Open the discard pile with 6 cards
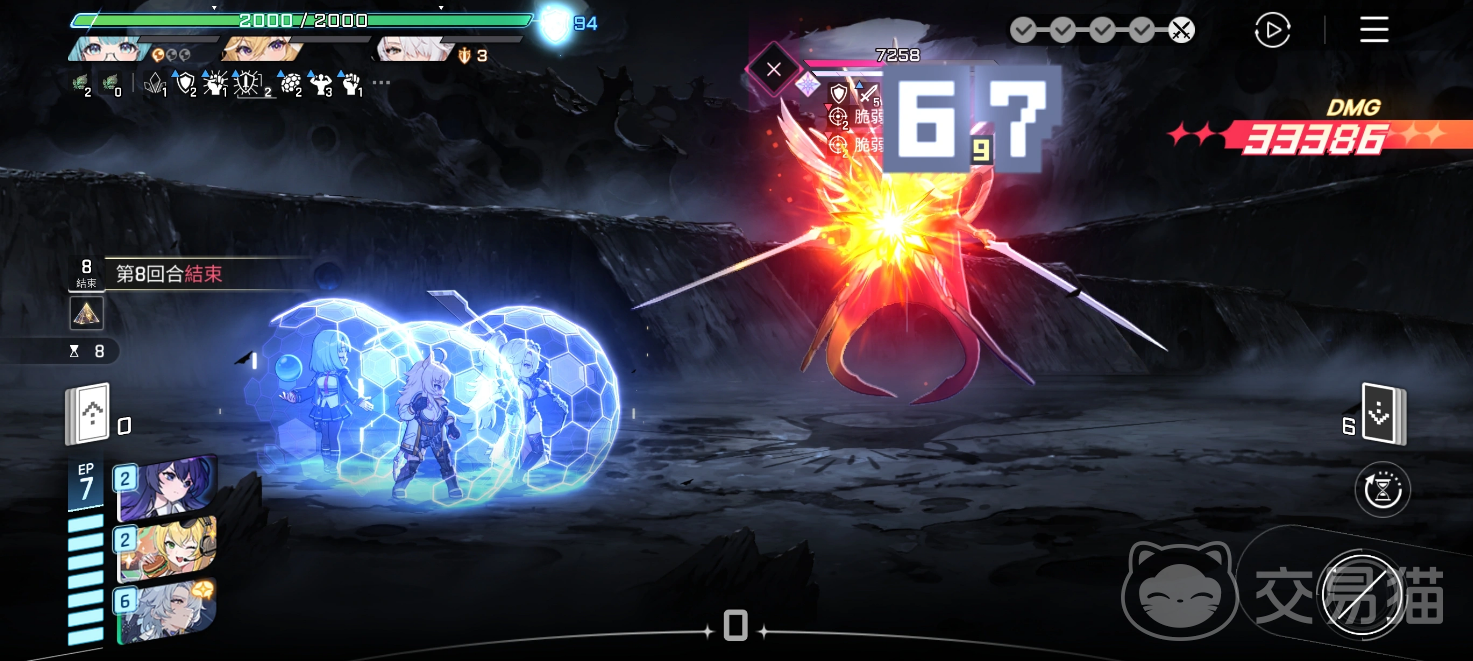 [x=1384, y=414]
